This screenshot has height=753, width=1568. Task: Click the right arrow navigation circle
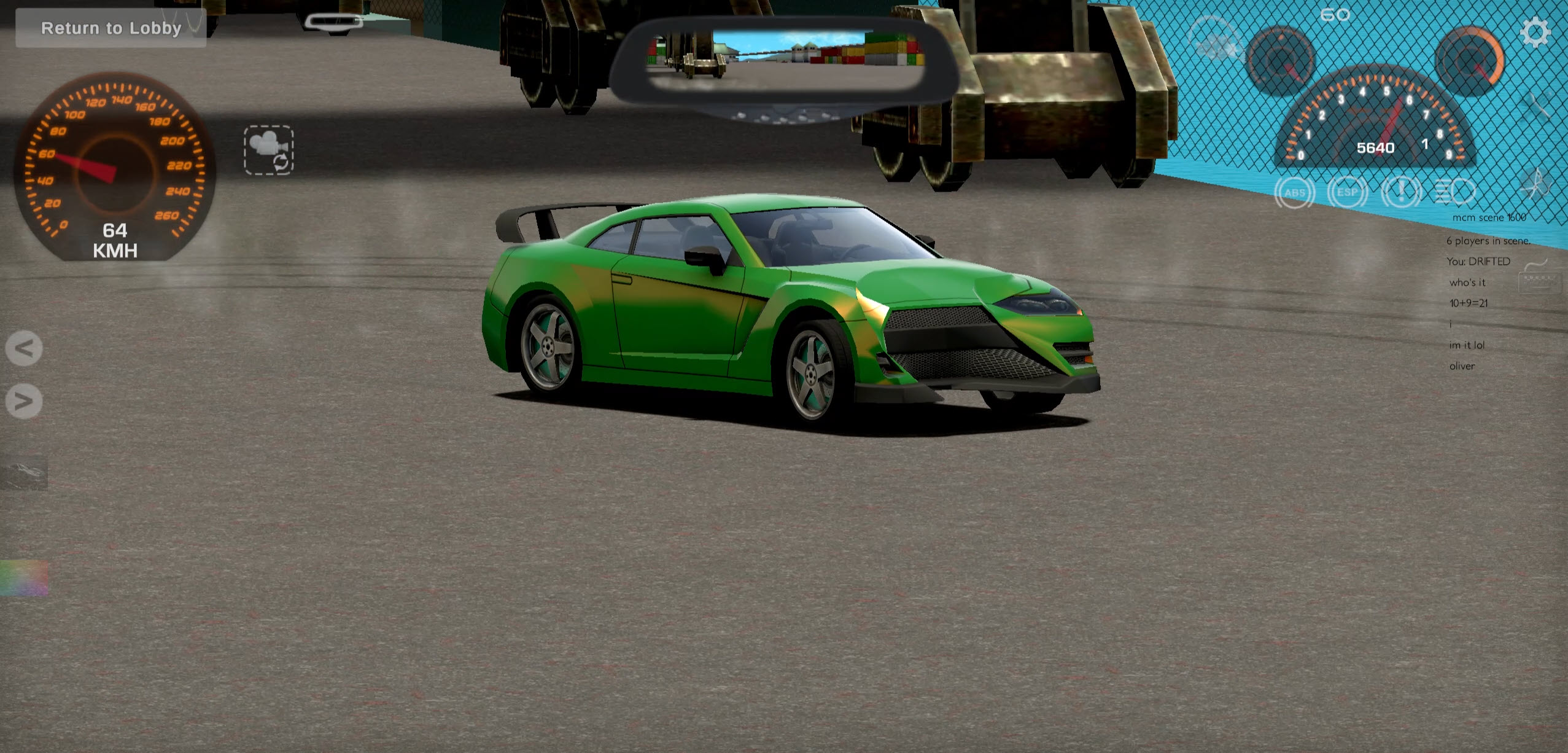tap(23, 402)
